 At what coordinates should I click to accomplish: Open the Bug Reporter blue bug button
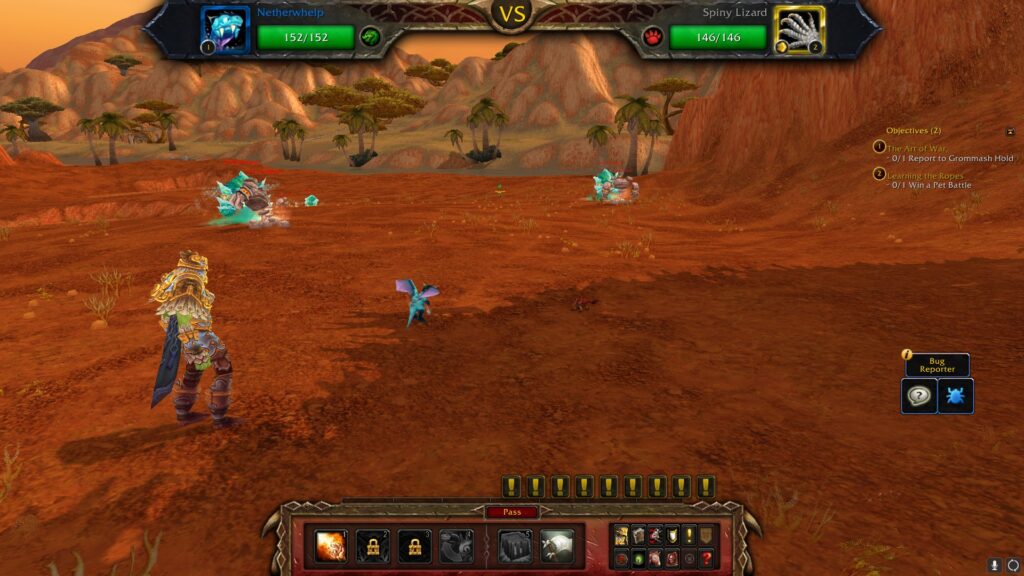coord(955,396)
